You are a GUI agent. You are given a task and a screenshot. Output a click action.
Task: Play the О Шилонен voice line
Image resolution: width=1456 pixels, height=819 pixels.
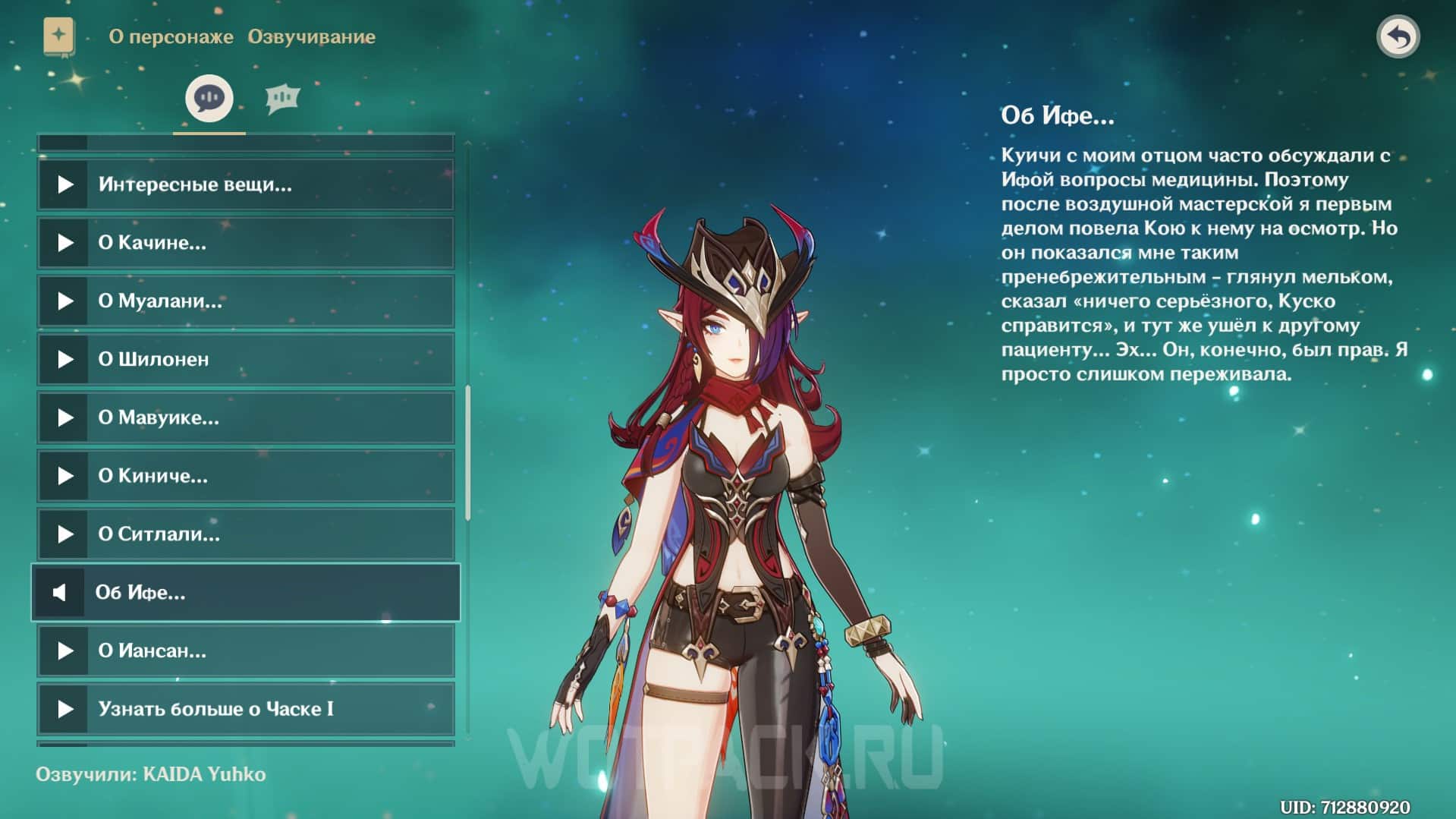tap(67, 359)
